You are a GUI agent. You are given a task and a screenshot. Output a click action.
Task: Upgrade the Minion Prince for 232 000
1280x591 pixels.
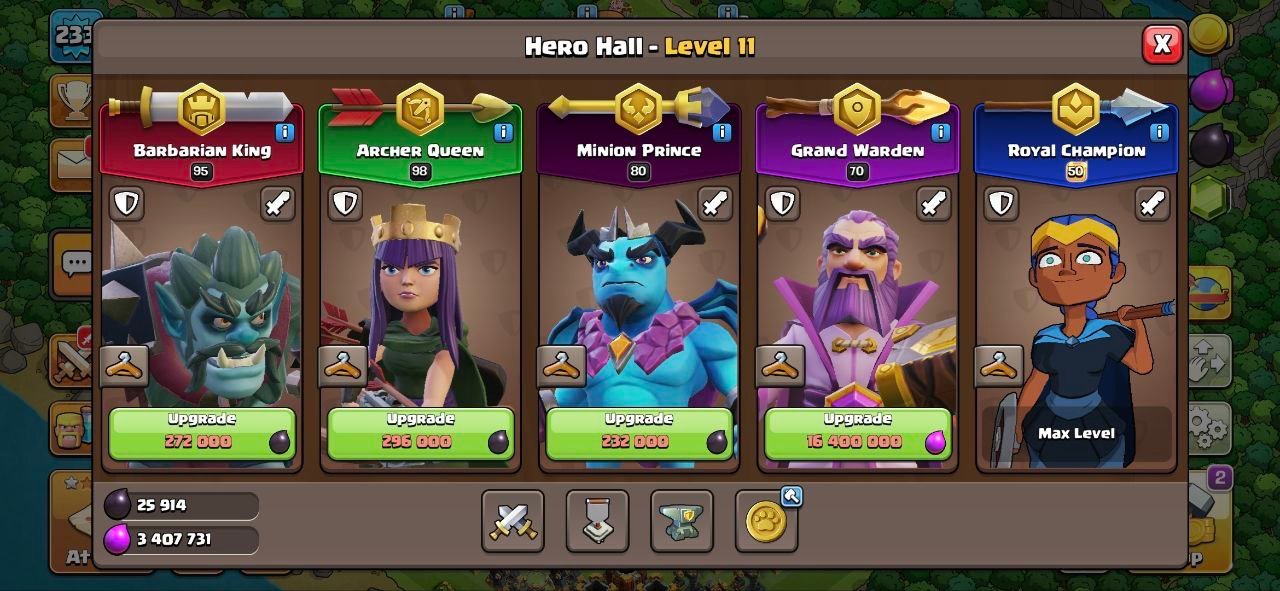click(x=638, y=433)
